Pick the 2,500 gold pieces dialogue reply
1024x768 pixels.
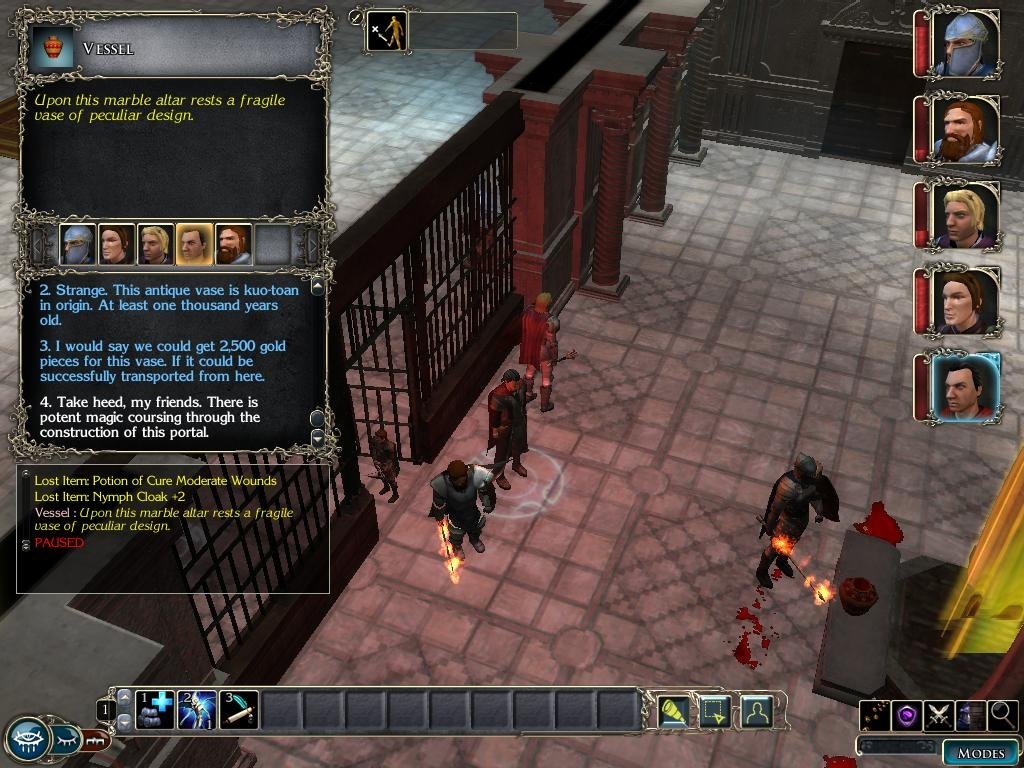[x=160, y=361]
